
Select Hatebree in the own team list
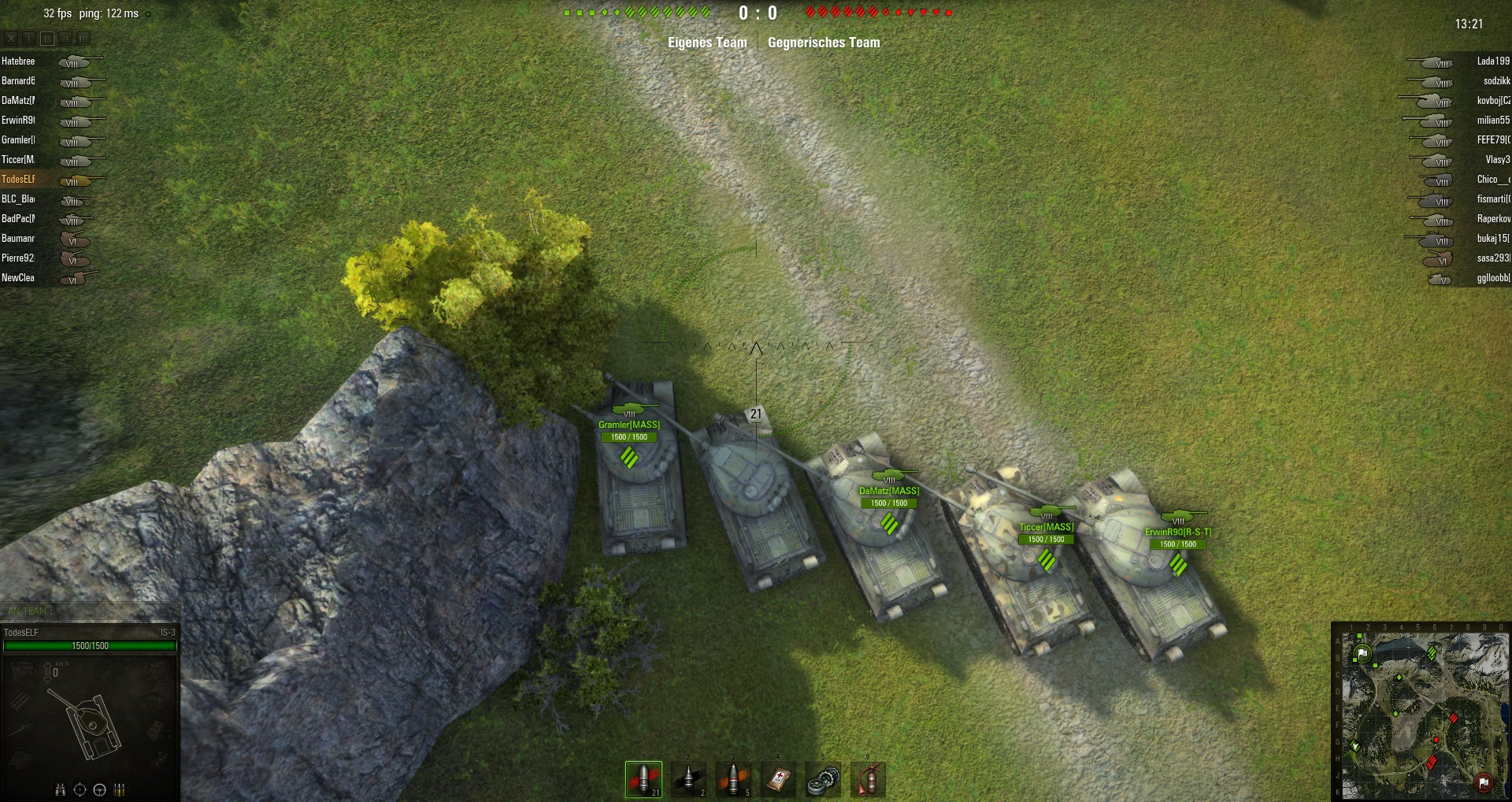tap(19, 61)
